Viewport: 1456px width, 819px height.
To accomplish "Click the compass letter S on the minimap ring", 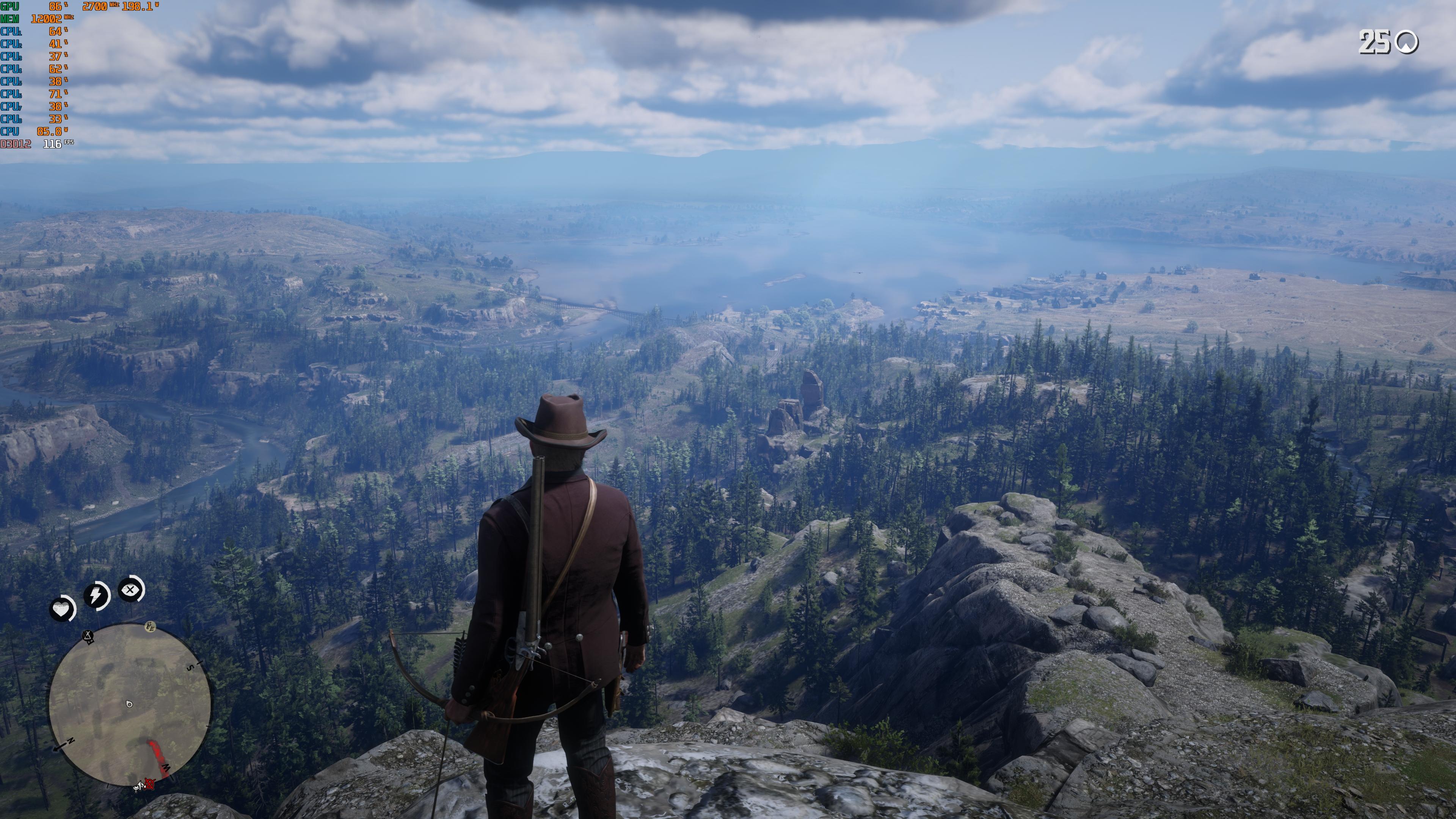I will pyautogui.click(x=190, y=667).
